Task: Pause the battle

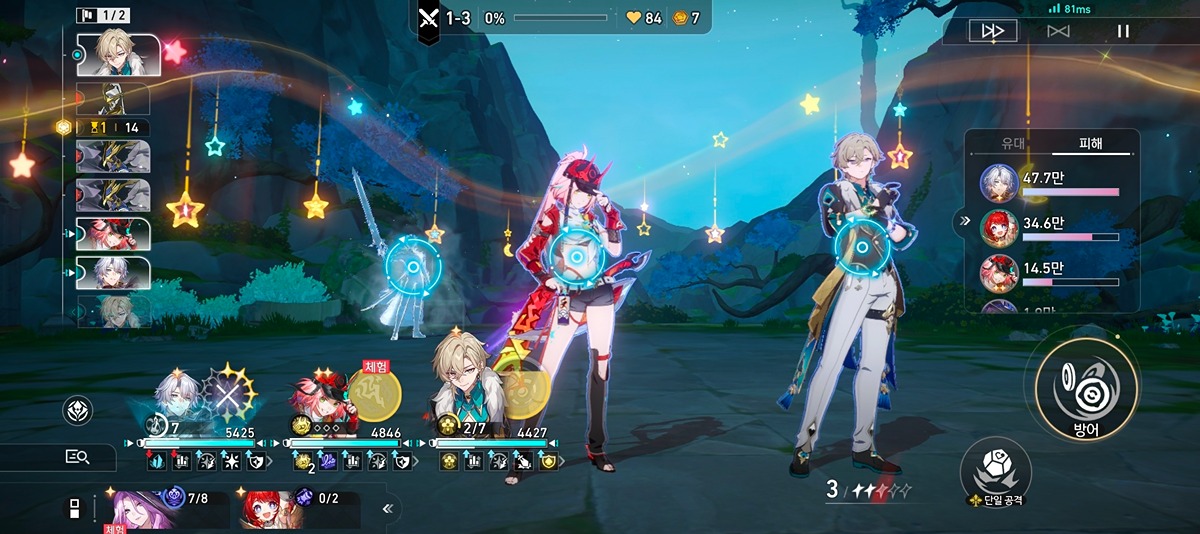Action: [1123, 31]
